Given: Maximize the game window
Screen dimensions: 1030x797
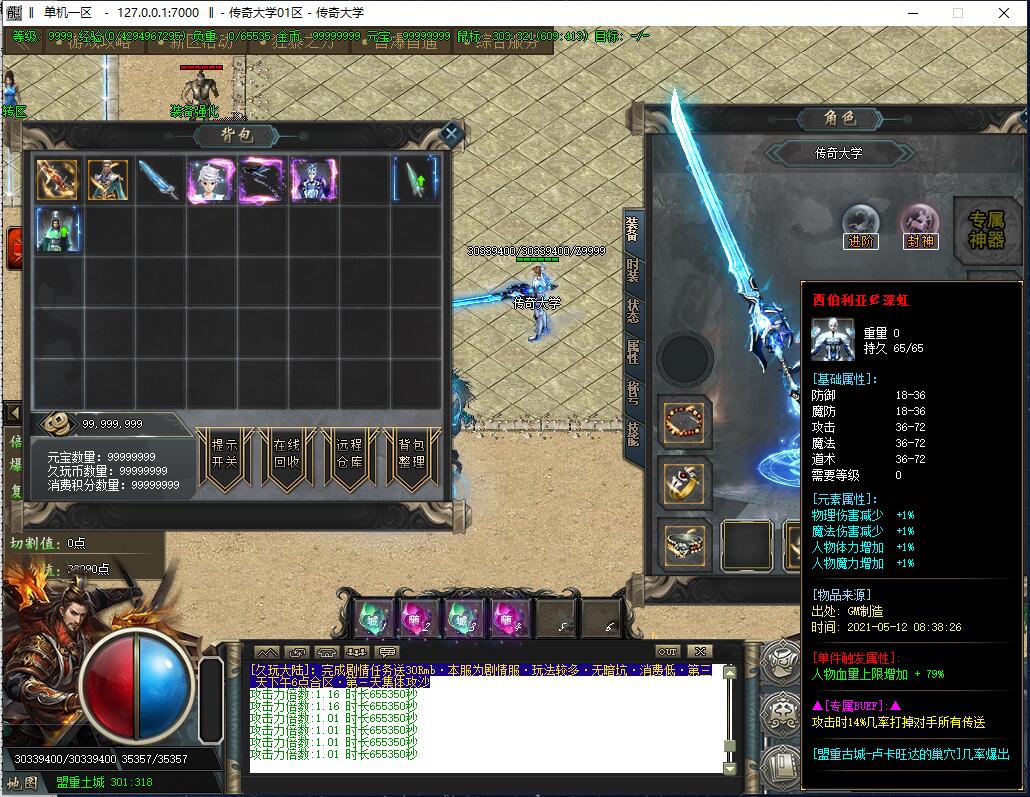Looking at the screenshot, I should pos(957,13).
